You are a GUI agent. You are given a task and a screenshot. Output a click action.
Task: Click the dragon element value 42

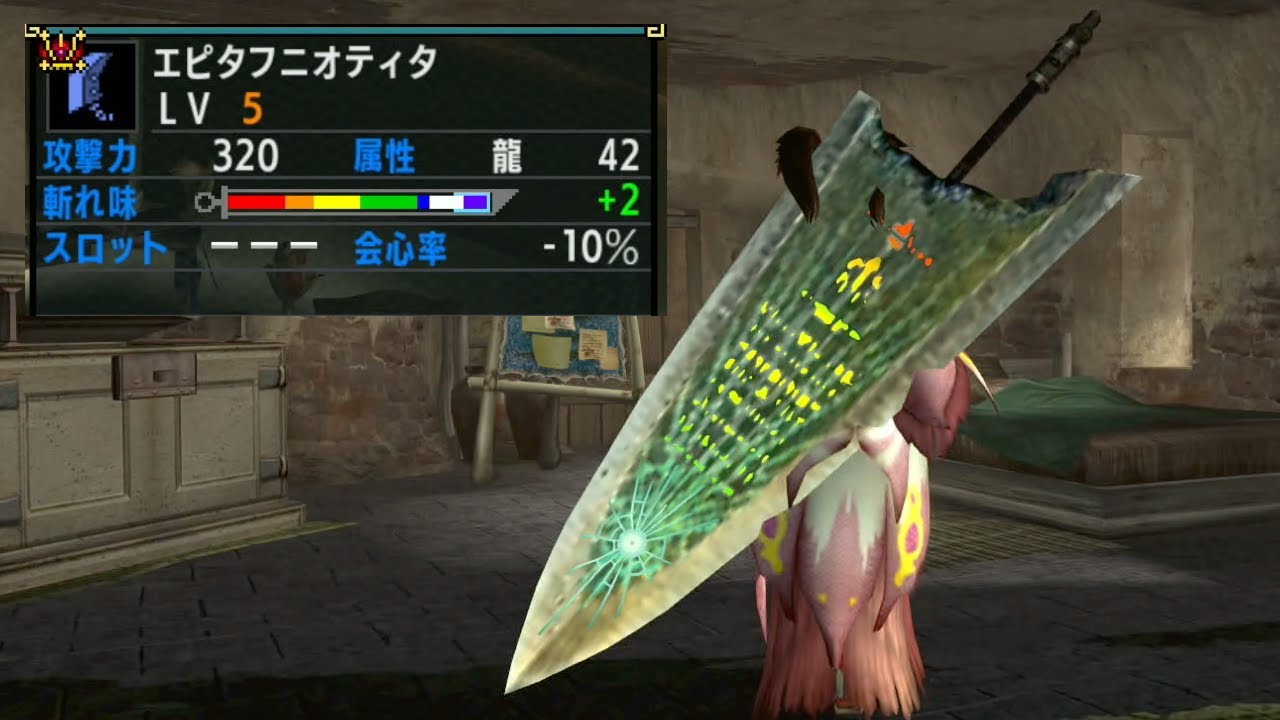pos(616,155)
